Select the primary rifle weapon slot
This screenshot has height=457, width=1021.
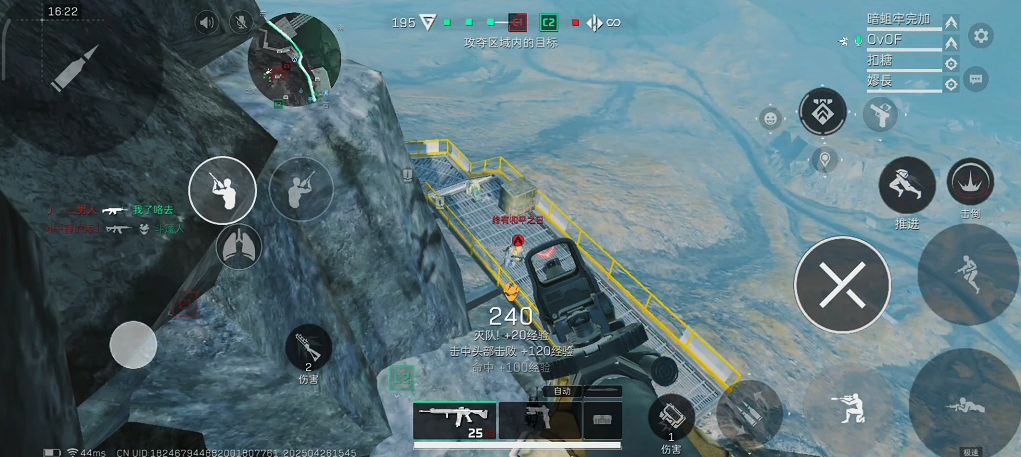click(455, 420)
